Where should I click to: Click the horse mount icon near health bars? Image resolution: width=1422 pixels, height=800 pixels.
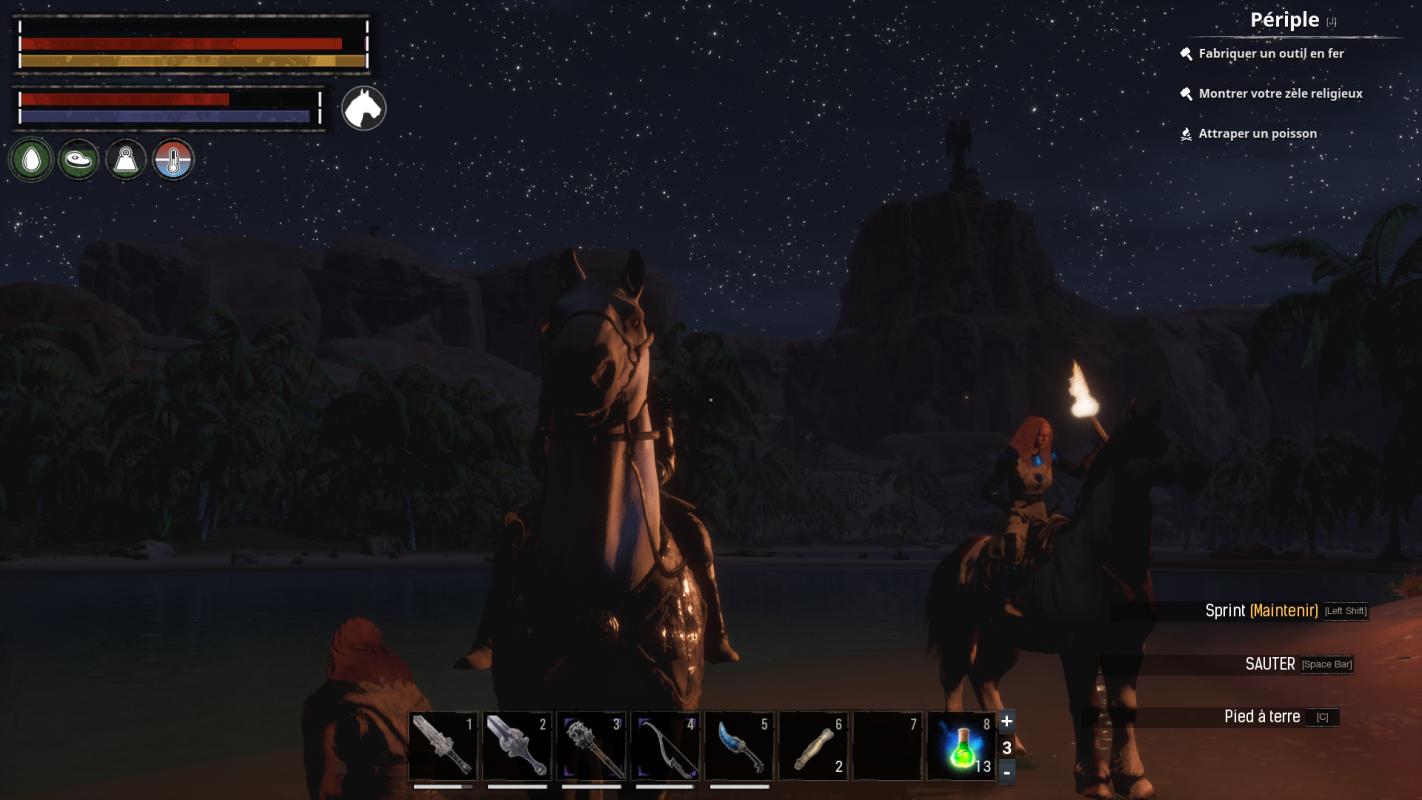[363, 107]
